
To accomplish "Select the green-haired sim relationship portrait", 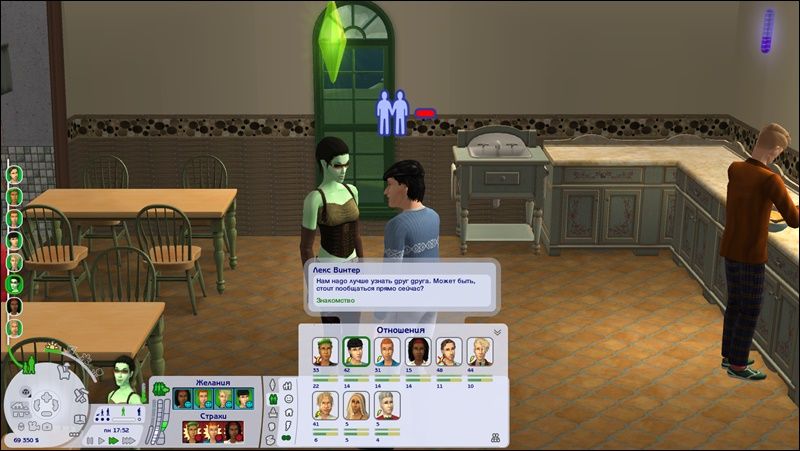I will click(x=324, y=351).
